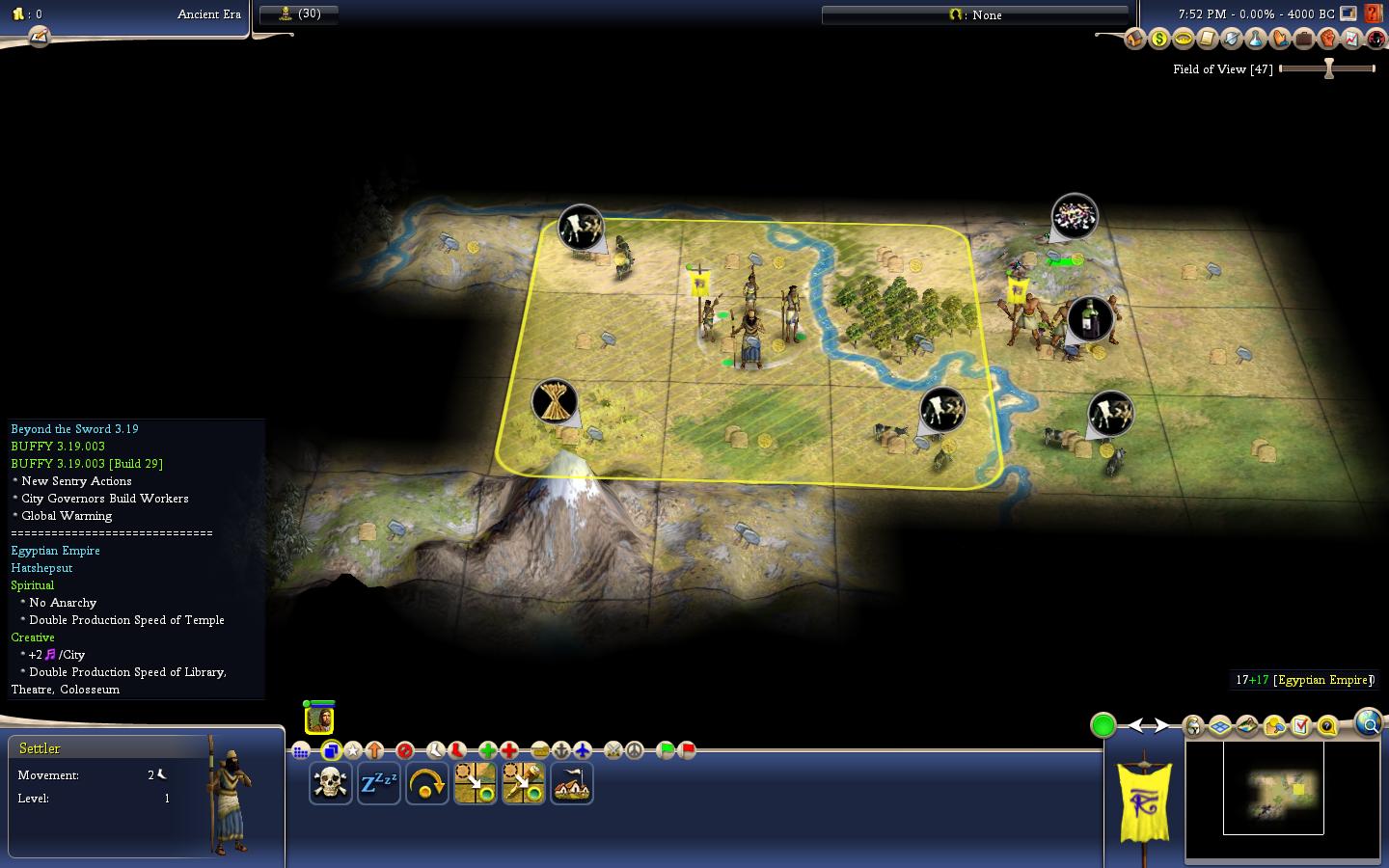Open the Military Advisor fist icon
1389x868 pixels.
1327,39
